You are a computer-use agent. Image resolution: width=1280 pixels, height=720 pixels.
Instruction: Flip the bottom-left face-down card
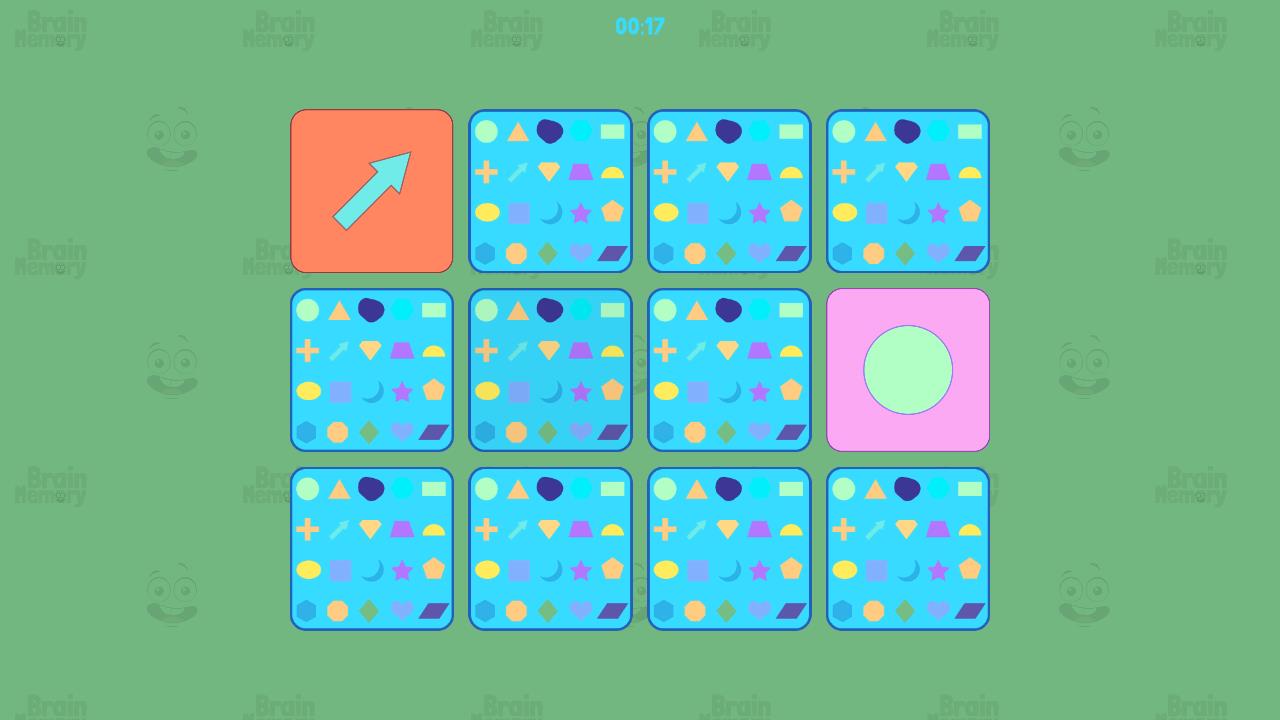tap(371, 548)
